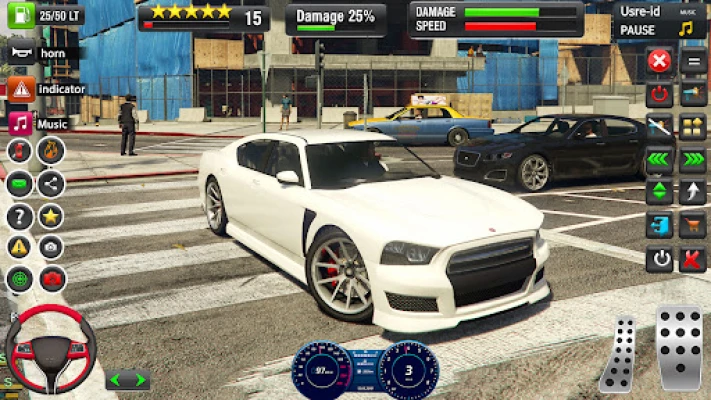Viewport: 711px width, 400px height.
Task: Select the gold star icon
Action: (x=51, y=216)
